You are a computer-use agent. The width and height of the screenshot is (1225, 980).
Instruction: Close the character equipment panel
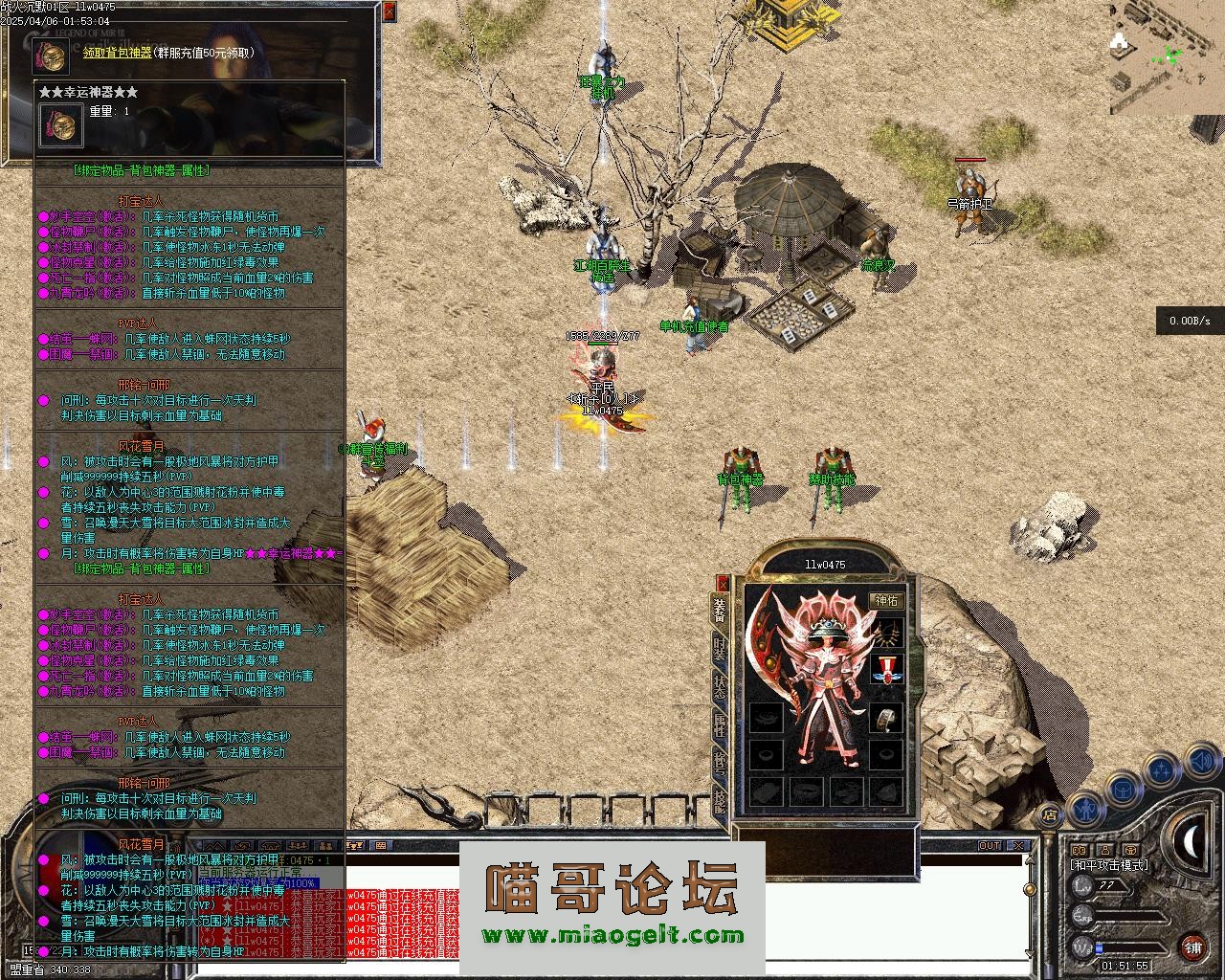723,583
